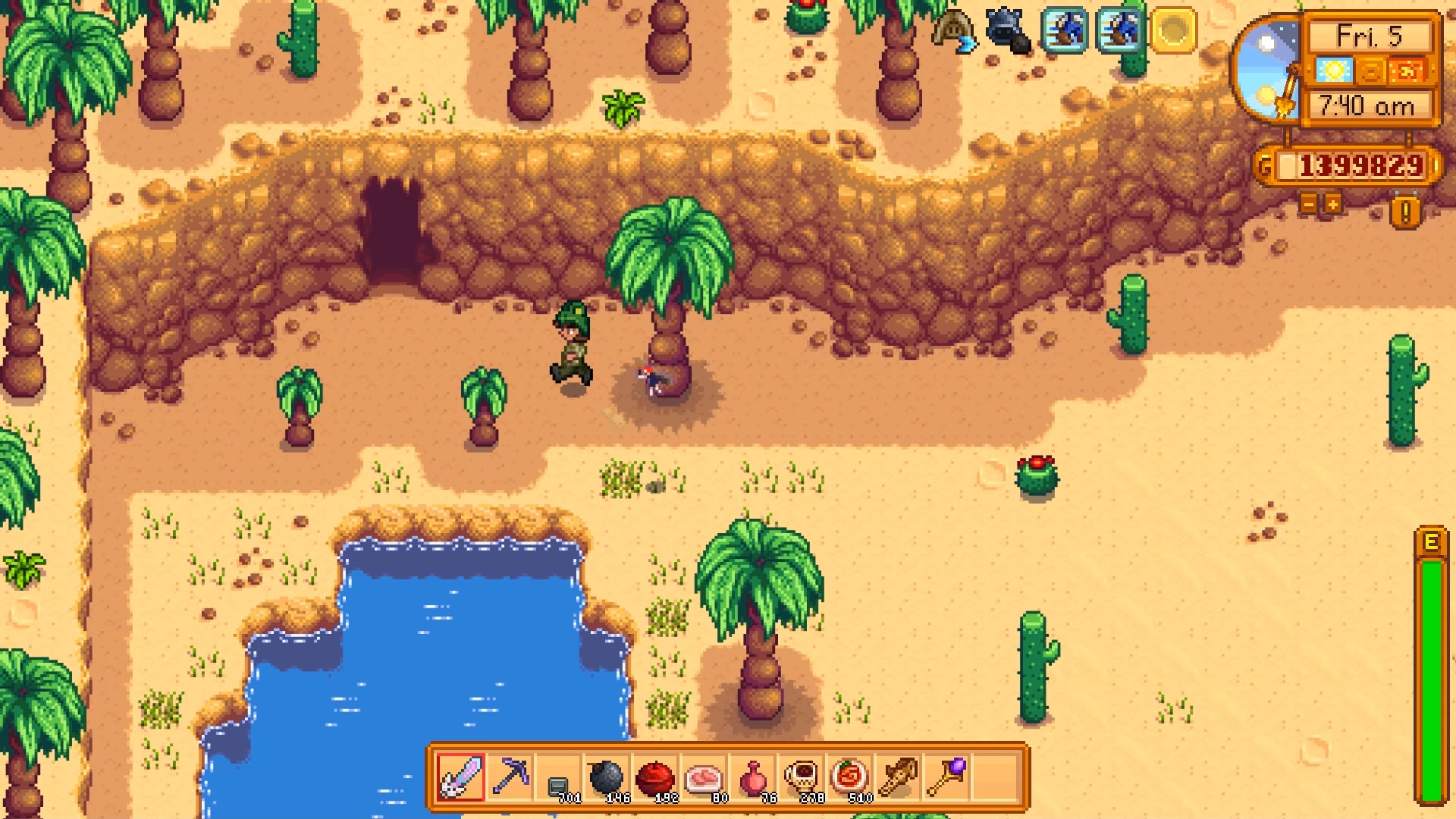Choose the pink potion bottle slot
This screenshot has width=1456, height=819.
[x=752, y=777]
